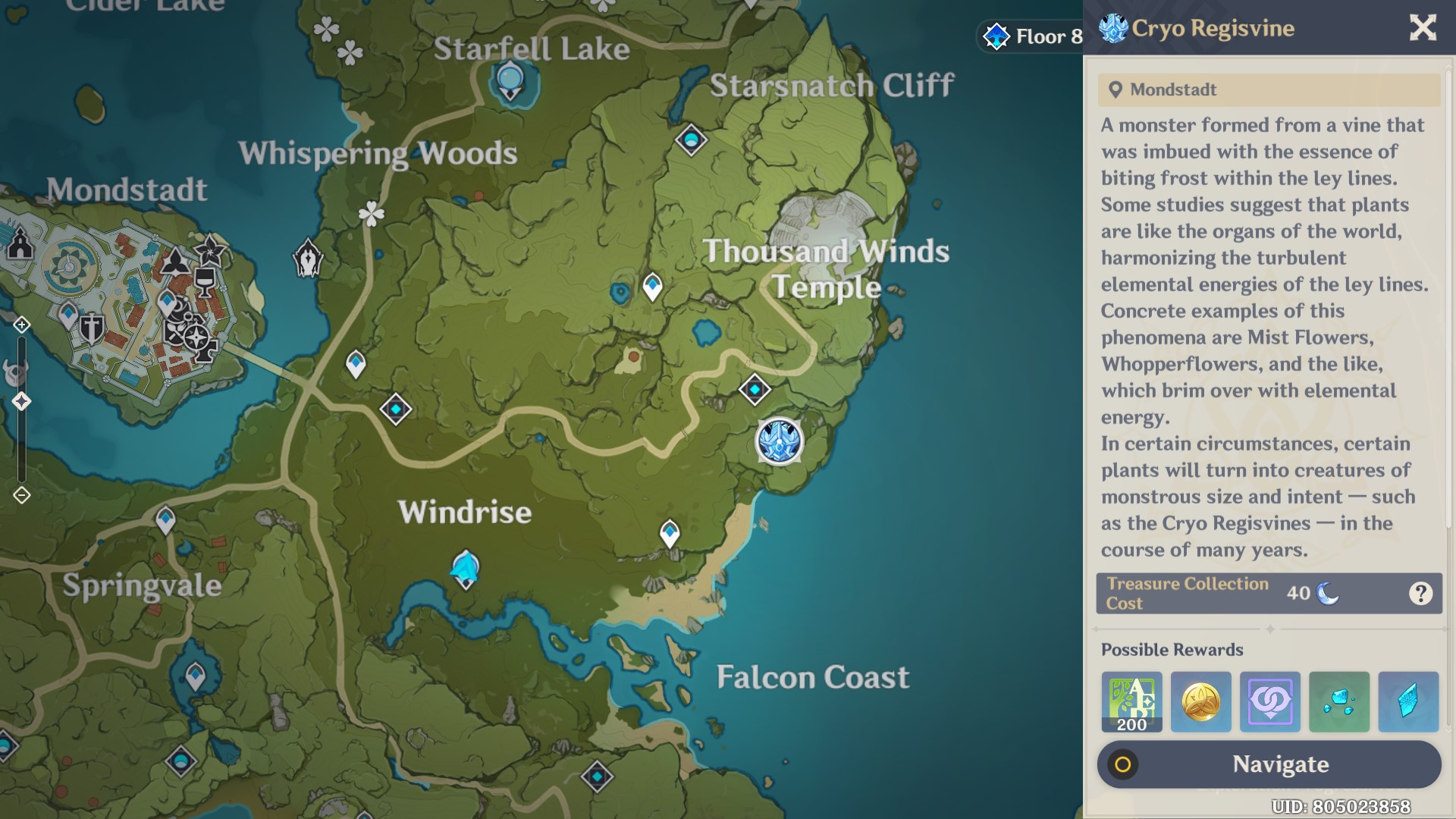Open the Adventurers' Guild compass icon in Mondstadt
The width and height of the screenshot is (1456, 819).
(x=196, y=337)
